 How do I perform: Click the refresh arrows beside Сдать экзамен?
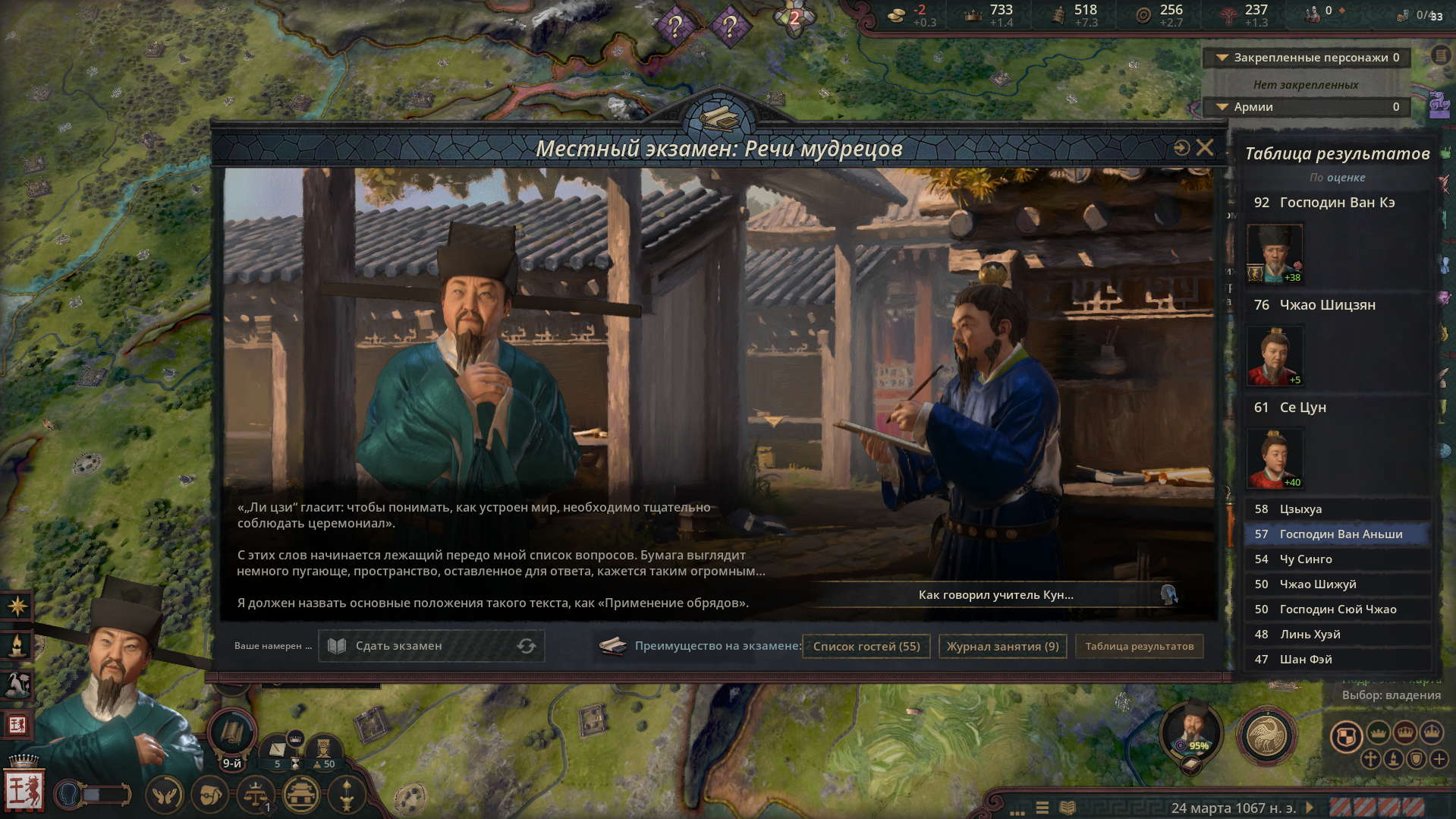tap(527, 646)
